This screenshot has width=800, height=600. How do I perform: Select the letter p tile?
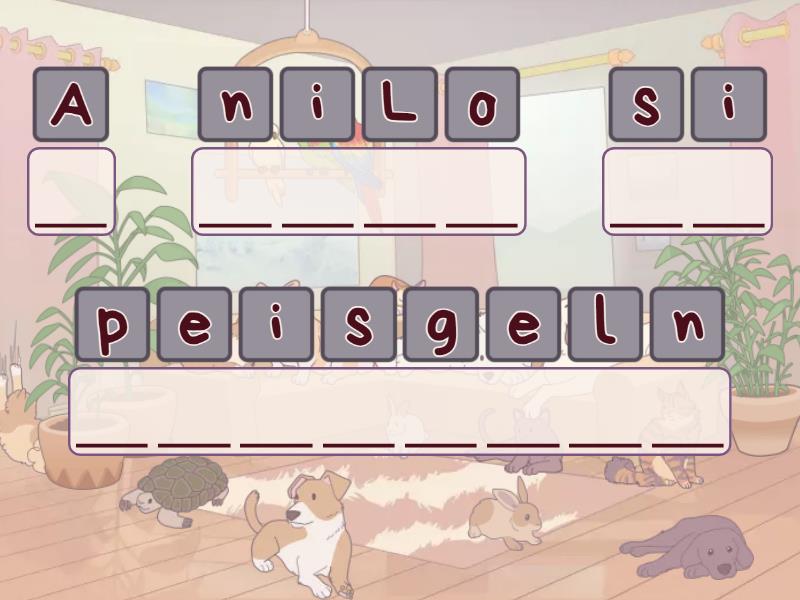[x=112, y=324]
